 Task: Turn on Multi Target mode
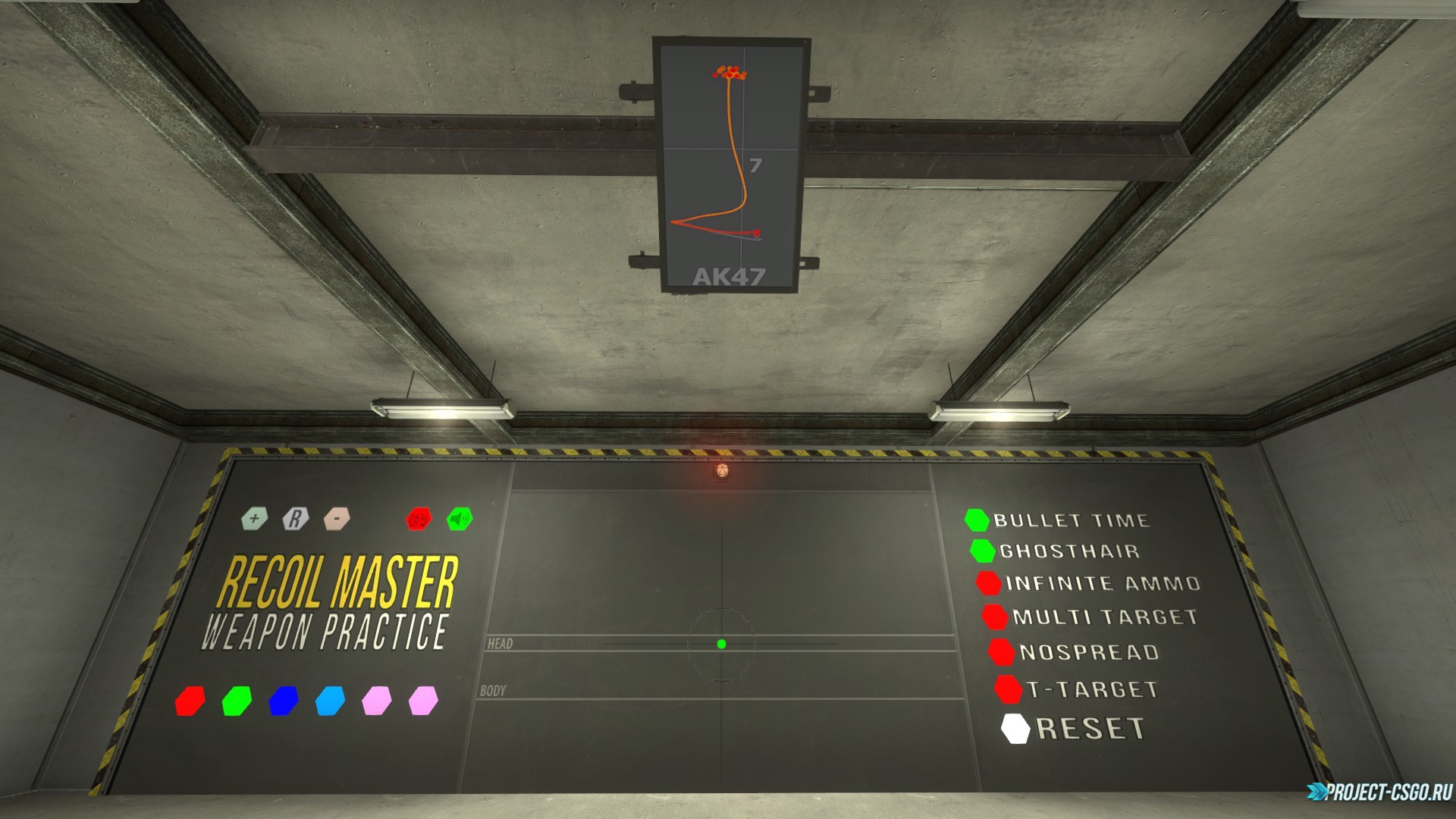(994, 616)
